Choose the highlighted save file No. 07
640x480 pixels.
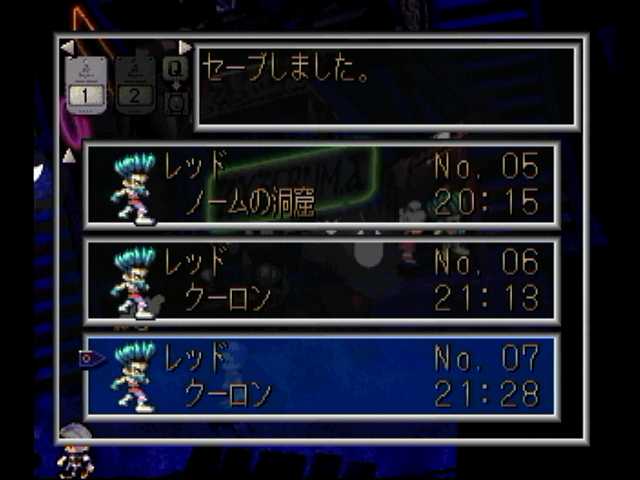coord(322,376)
